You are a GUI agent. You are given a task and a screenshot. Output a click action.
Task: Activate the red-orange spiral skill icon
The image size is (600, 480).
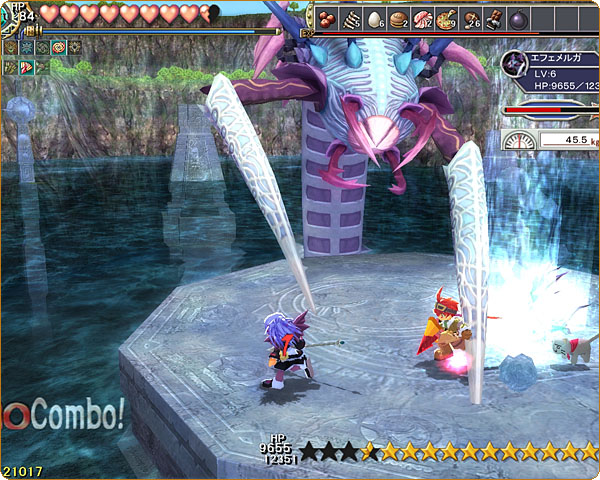(58, 47)
